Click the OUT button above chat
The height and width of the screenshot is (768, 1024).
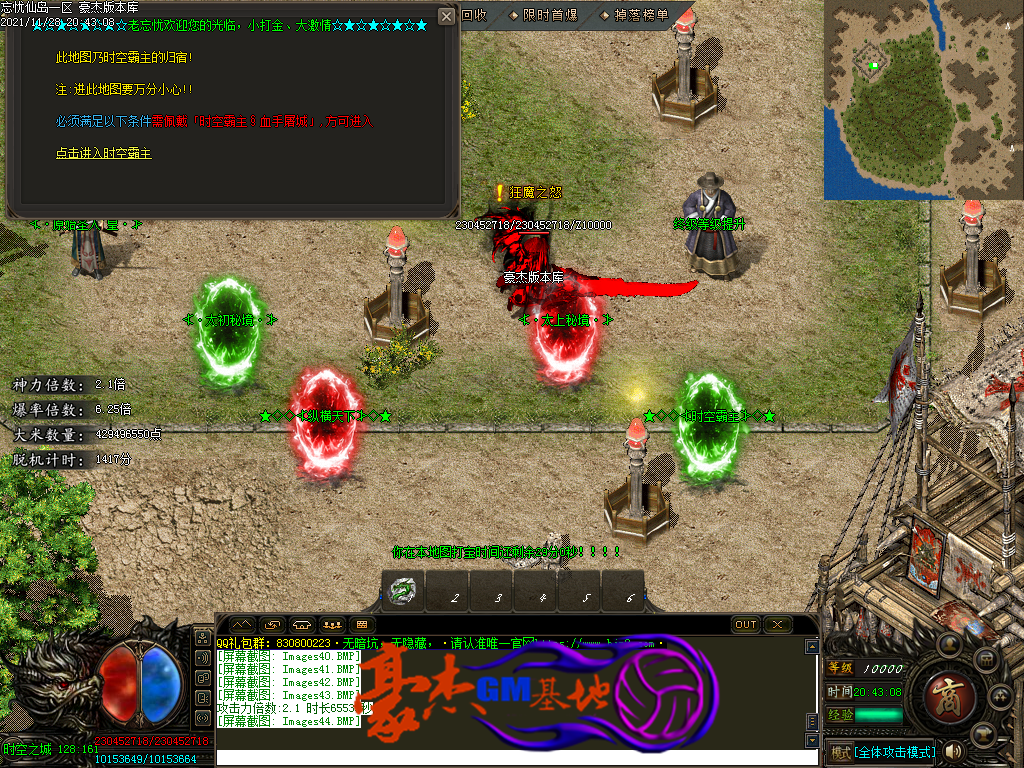746,625
